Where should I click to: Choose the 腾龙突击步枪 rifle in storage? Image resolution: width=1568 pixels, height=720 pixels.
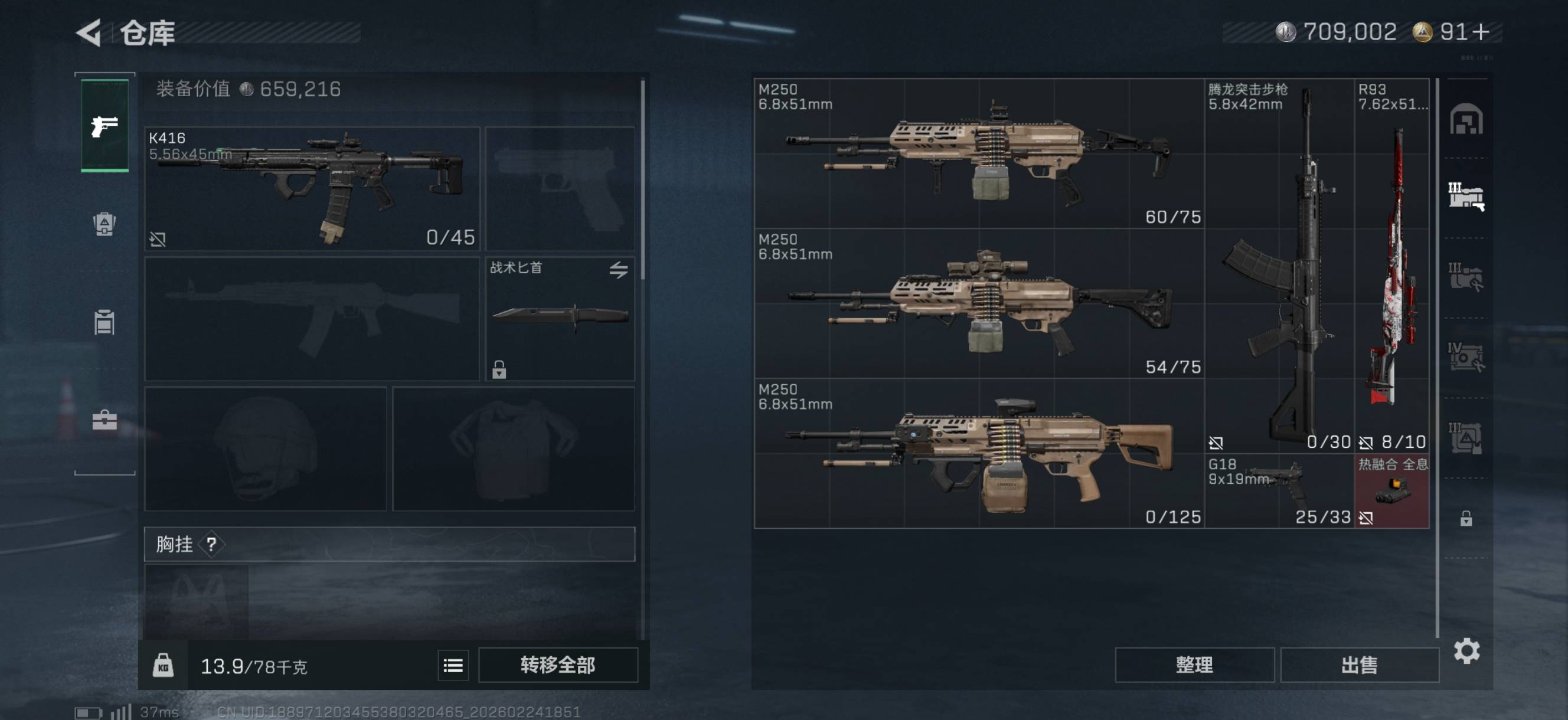(1279, 266)
